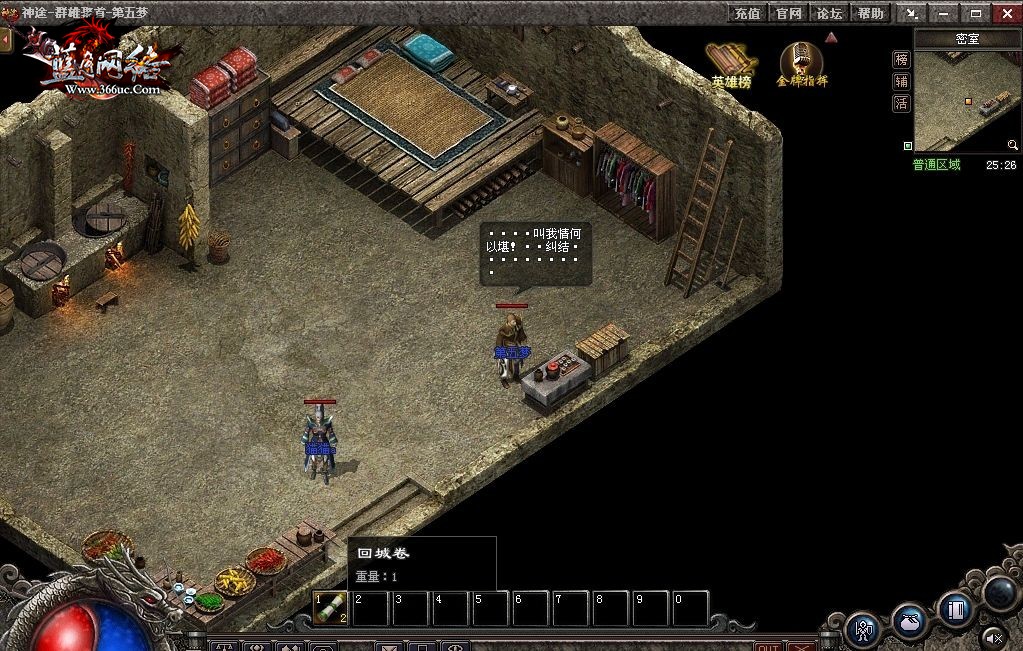Click the 帮助 help button
1023x651 pixels.
(871, 13)
